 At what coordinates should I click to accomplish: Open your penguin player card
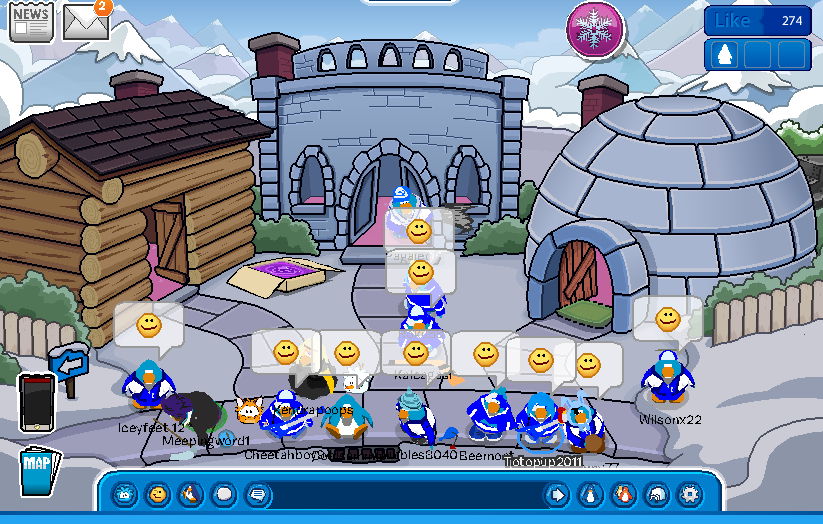pos(590,494)
